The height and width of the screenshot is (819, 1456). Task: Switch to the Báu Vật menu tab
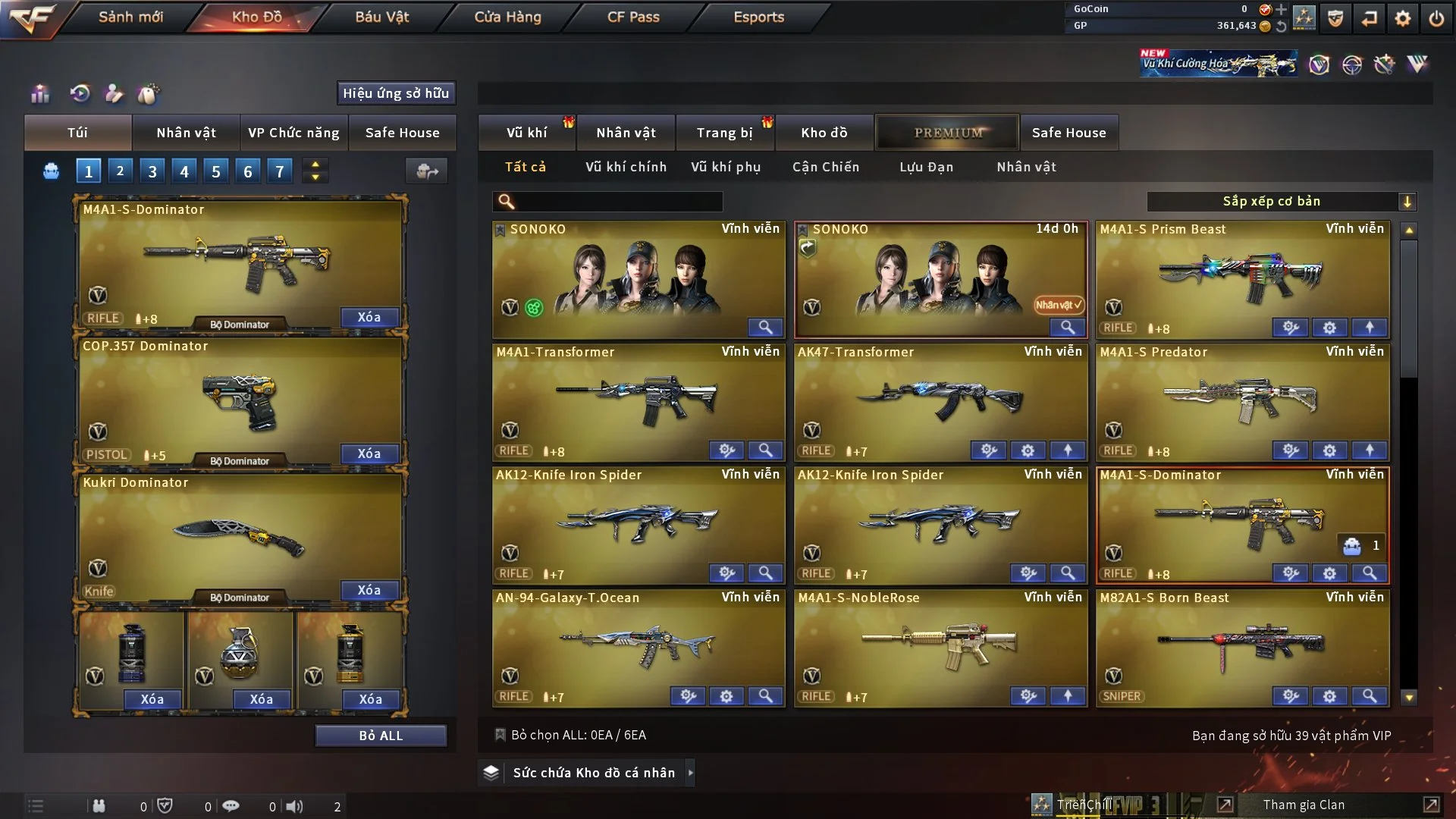(382, 17)
